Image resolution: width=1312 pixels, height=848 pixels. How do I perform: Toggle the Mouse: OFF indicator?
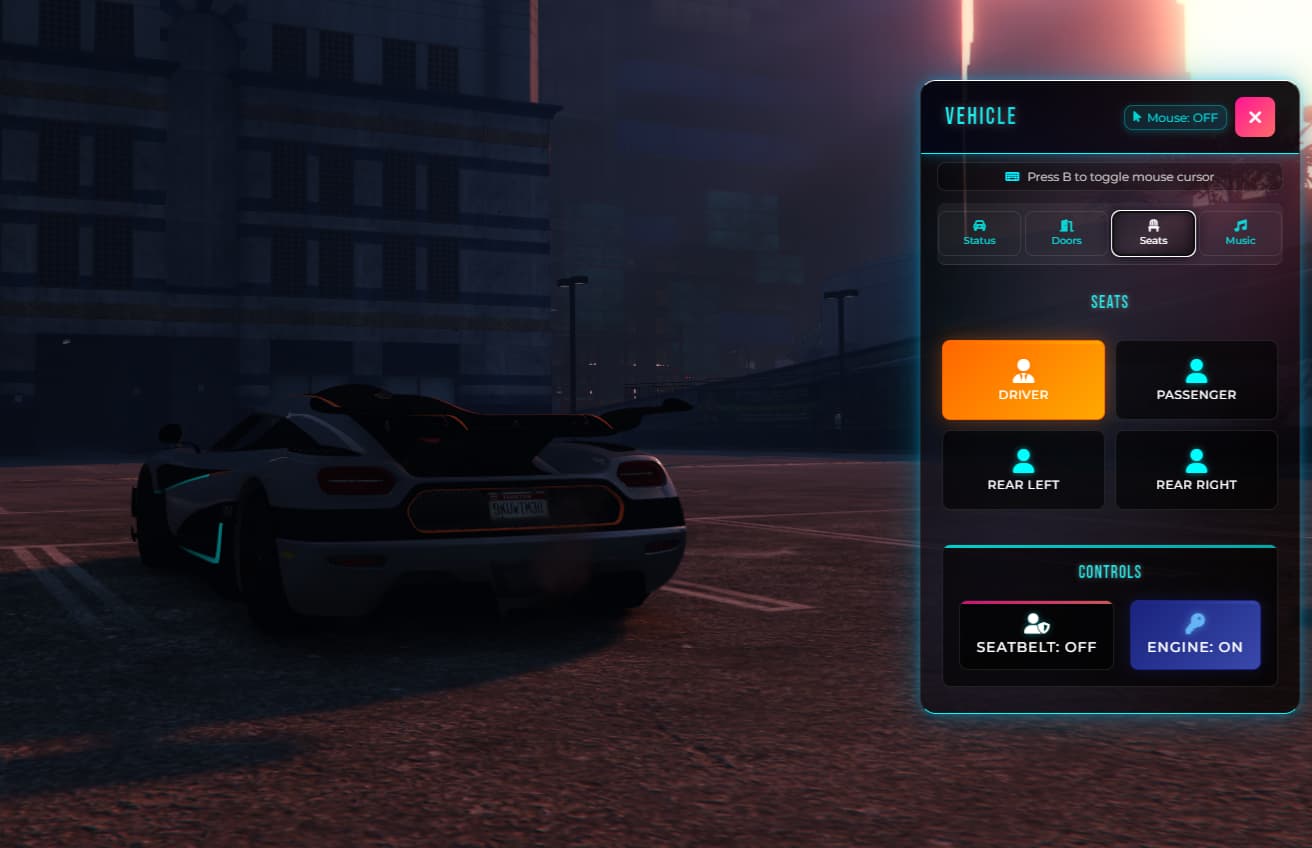pyautogui.click(x=1175, y=117)
